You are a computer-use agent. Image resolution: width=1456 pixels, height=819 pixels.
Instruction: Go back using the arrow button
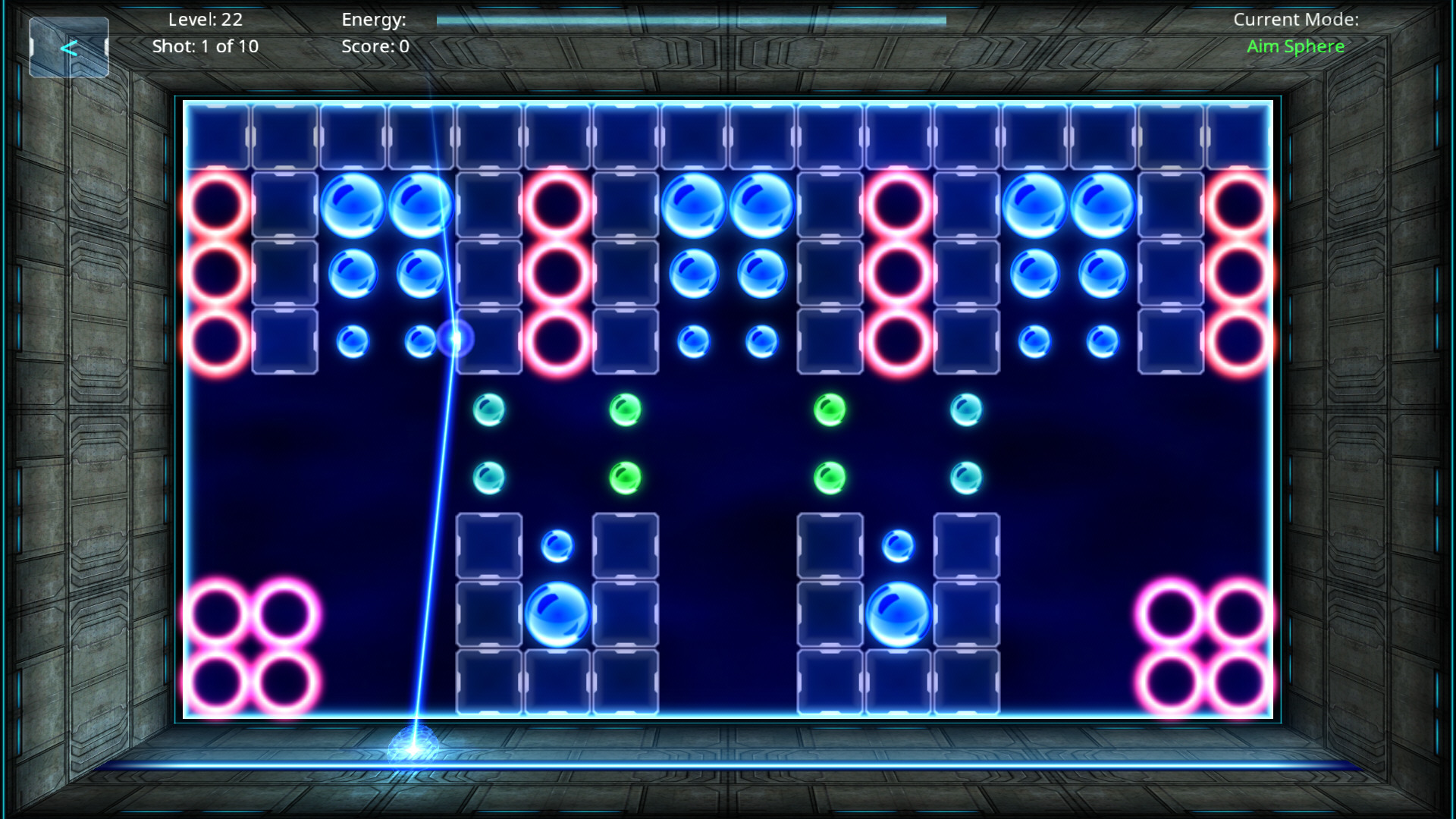(x=69, y=48)
